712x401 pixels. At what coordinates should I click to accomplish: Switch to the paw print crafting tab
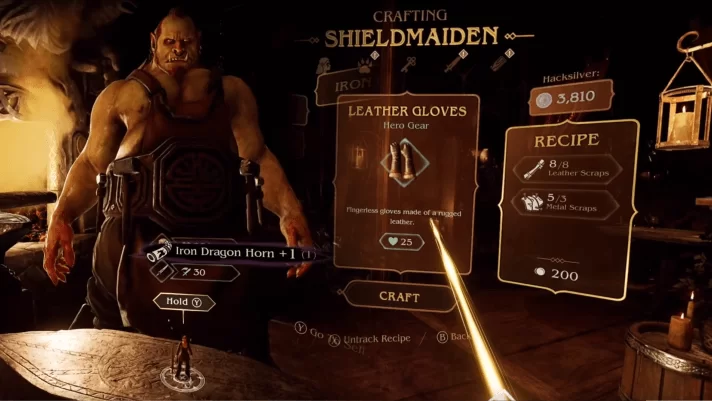pyautogui.click(x=366, y=66)
